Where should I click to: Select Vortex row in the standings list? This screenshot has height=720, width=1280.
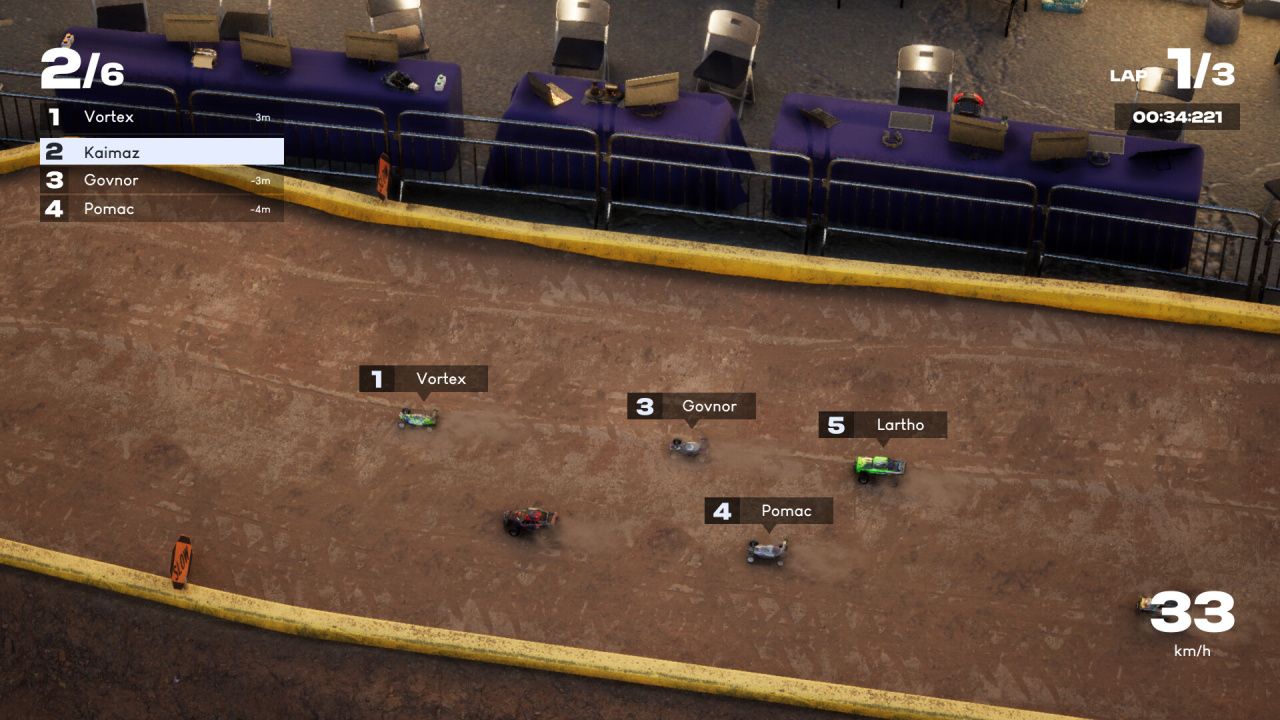(161, 117)
